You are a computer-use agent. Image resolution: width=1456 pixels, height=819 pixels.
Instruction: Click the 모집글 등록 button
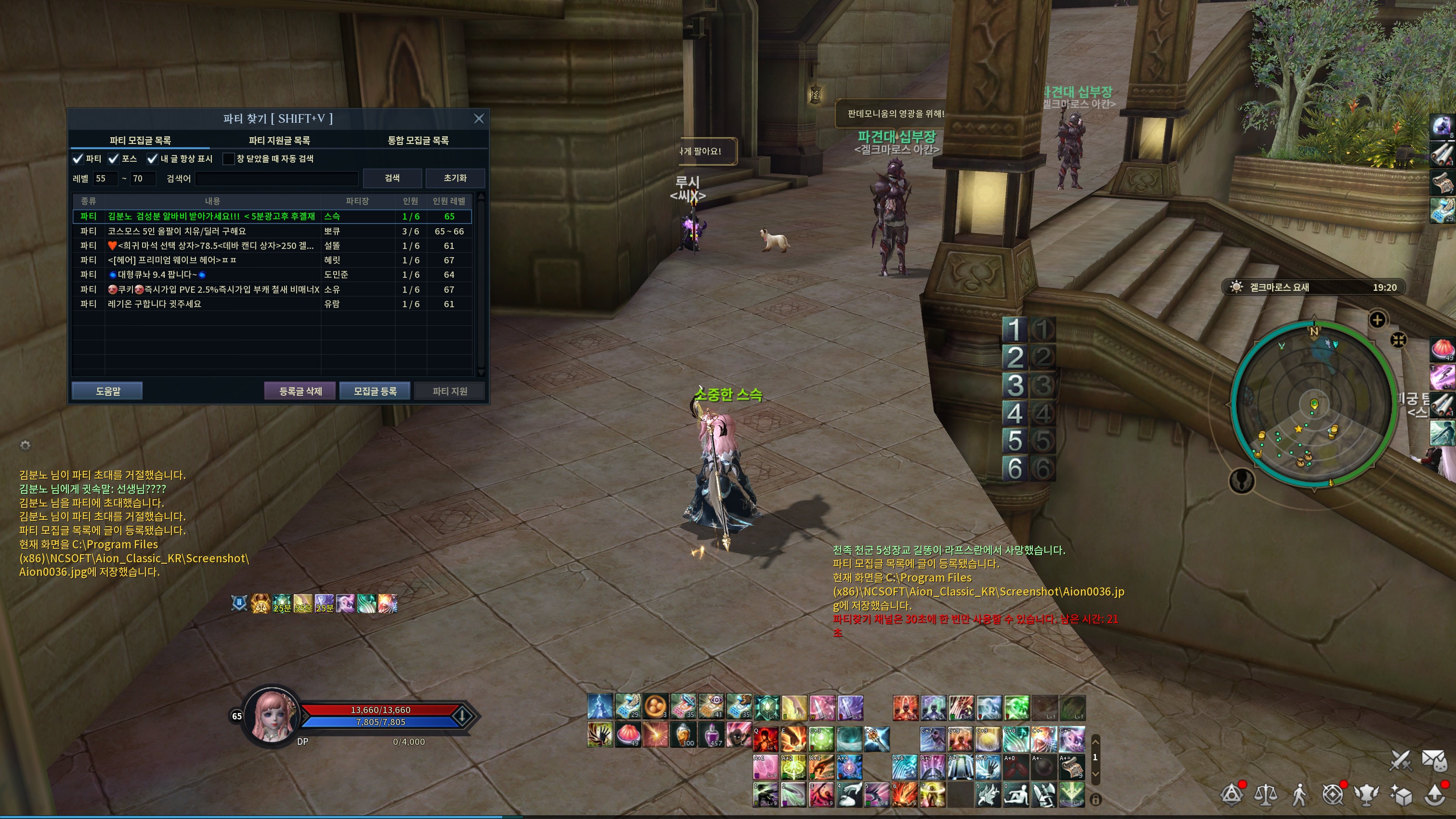375,391
